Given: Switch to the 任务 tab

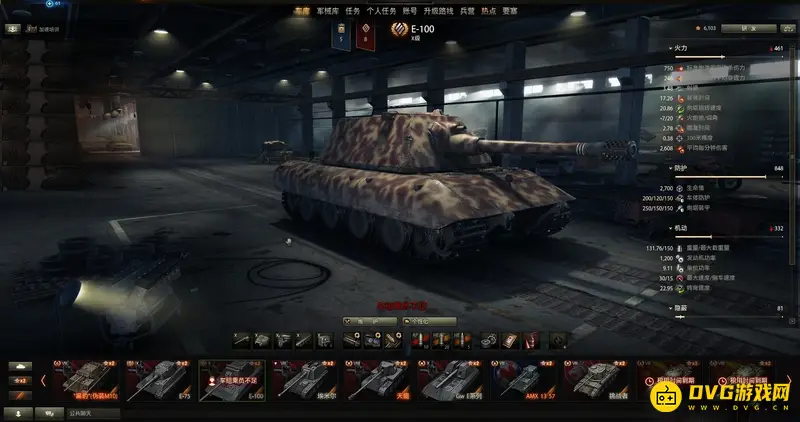Looking at the screenshot, I should click(352, 10).
